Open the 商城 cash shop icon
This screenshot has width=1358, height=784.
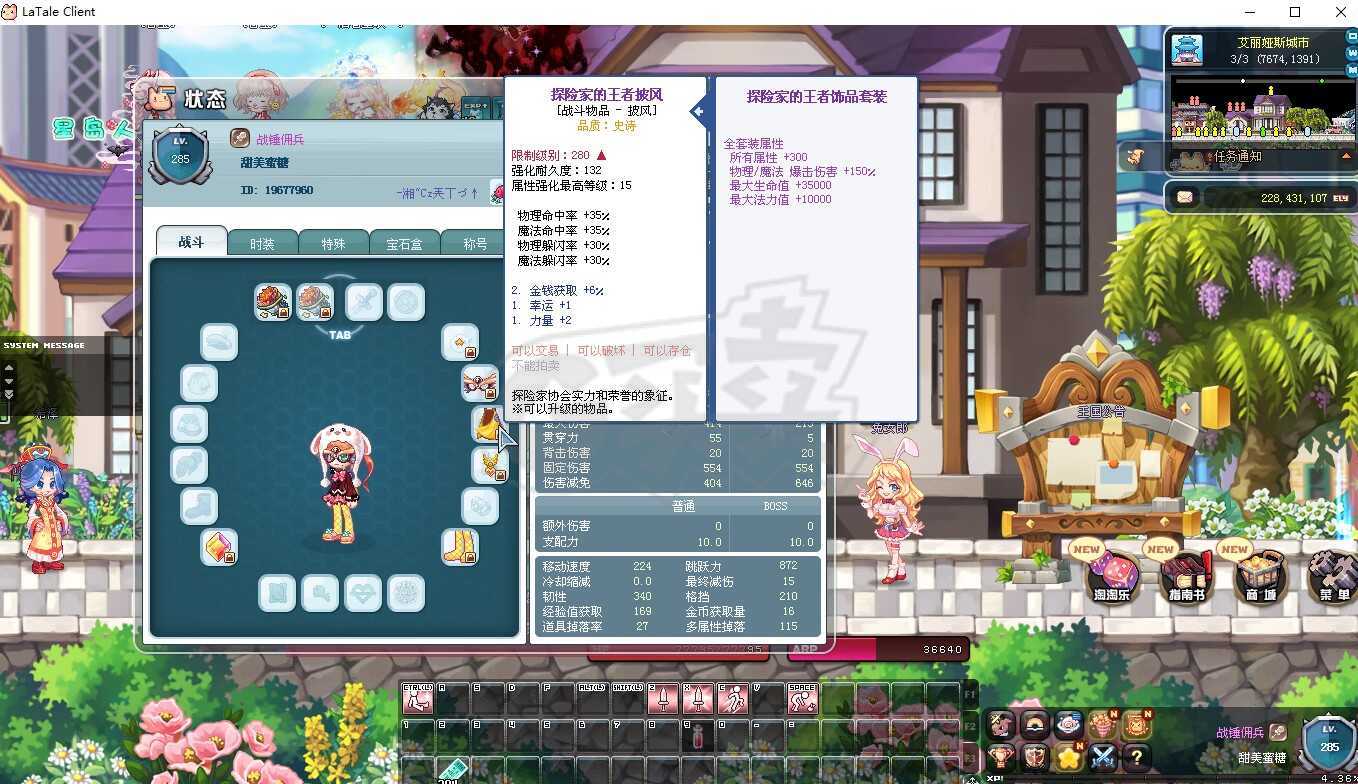(1258, 578)
